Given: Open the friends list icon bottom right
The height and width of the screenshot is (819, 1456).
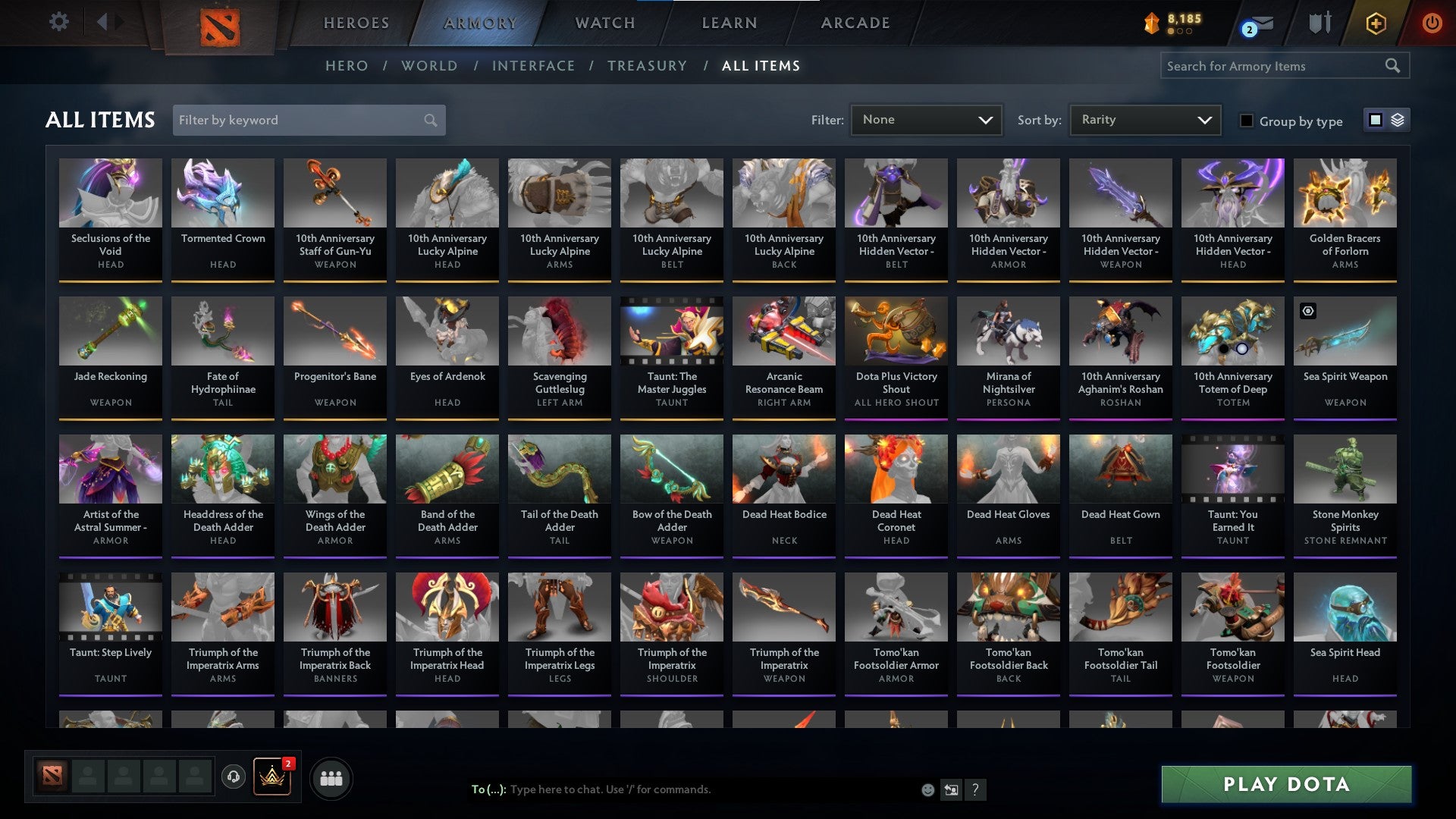Looking at the screenshot, I should [x=331, y=777].
